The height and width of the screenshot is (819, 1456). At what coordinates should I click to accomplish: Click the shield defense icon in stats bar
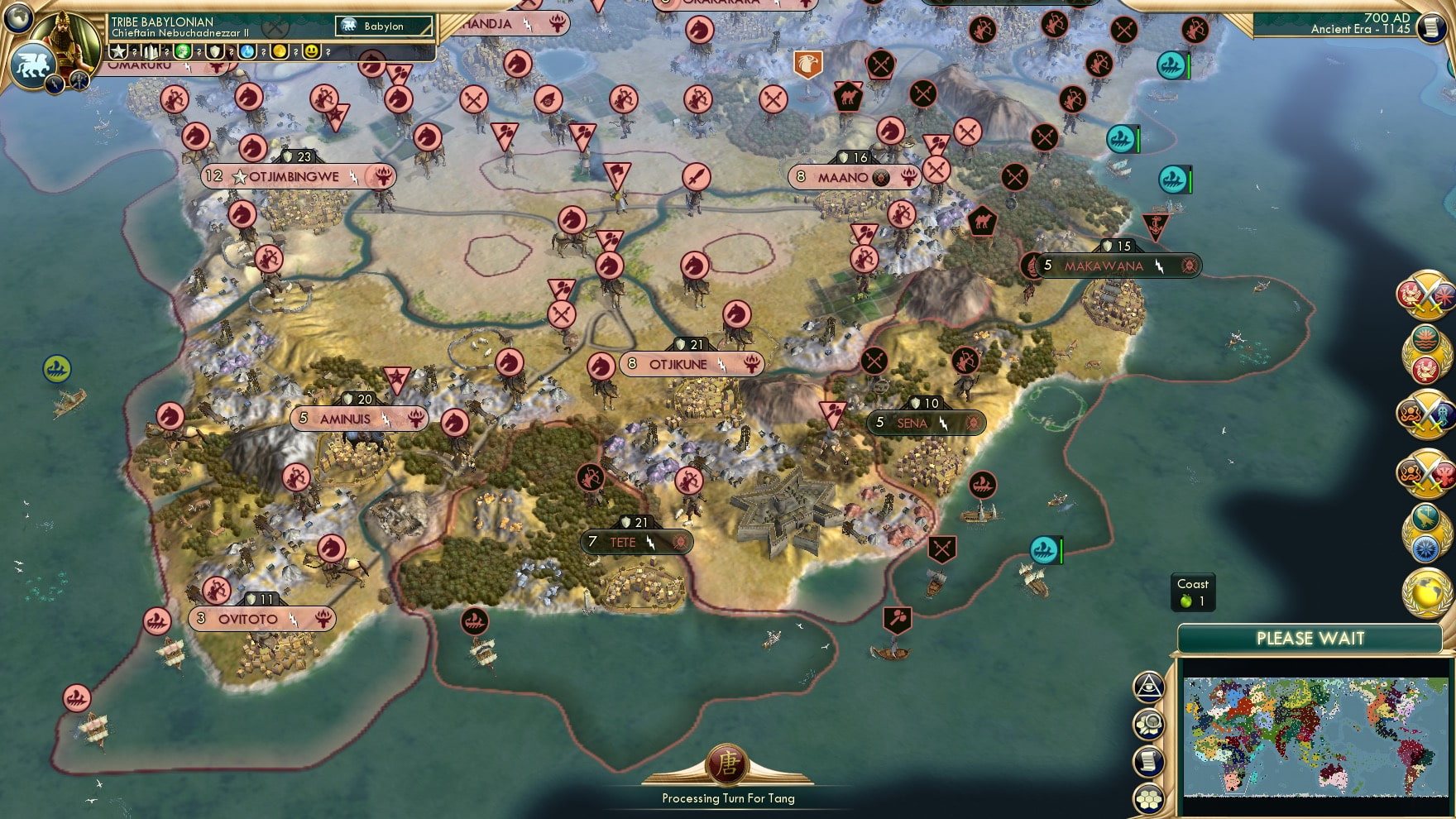click(216, 52)
